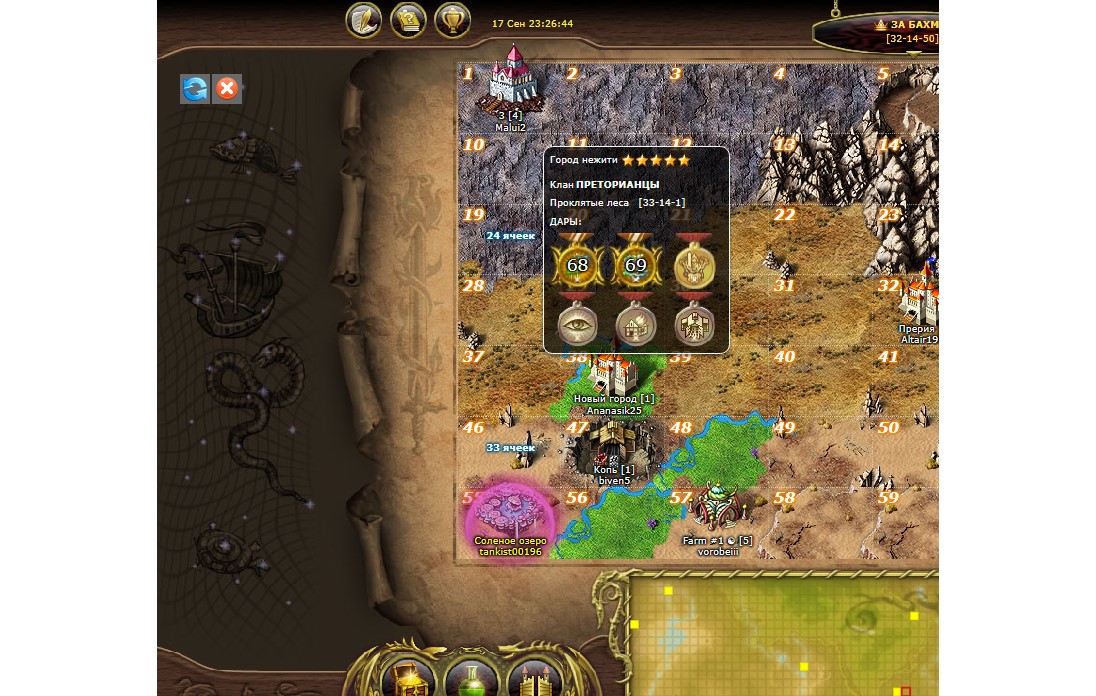The image size is (1096, 696).
Task: Close the map with the red X
Action: 227,89
